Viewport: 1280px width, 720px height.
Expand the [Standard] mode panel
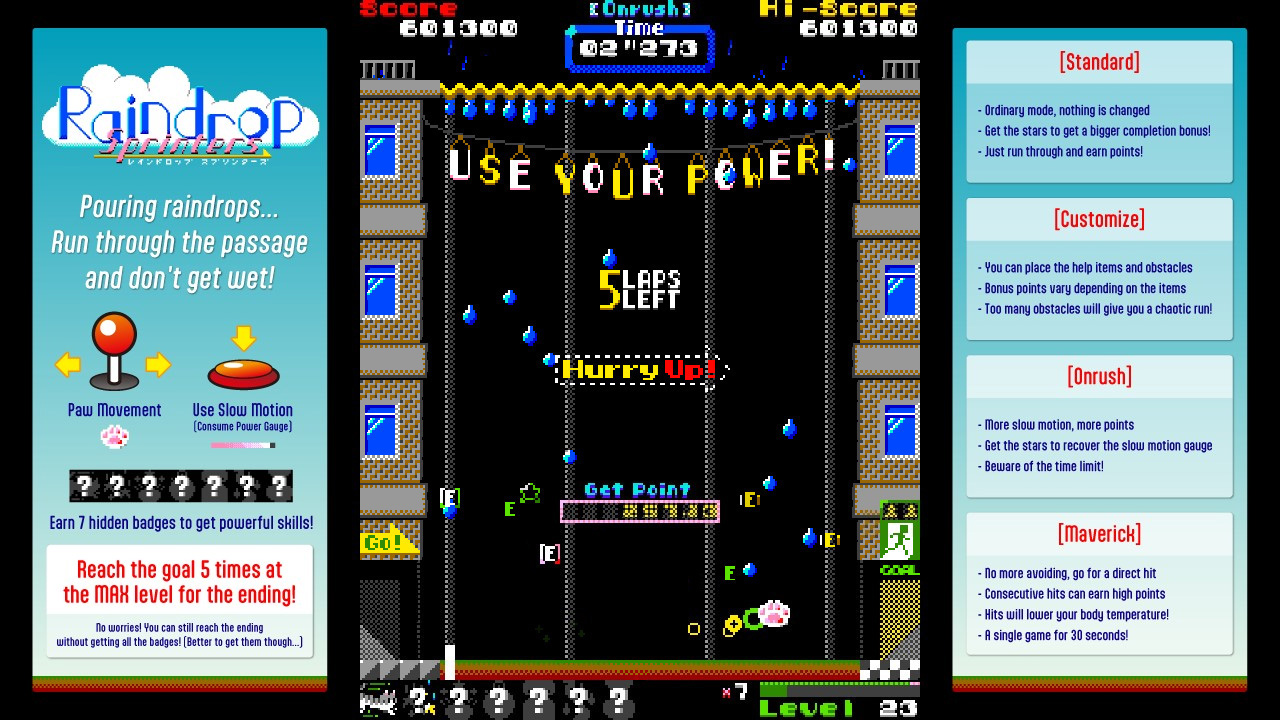1099,62
